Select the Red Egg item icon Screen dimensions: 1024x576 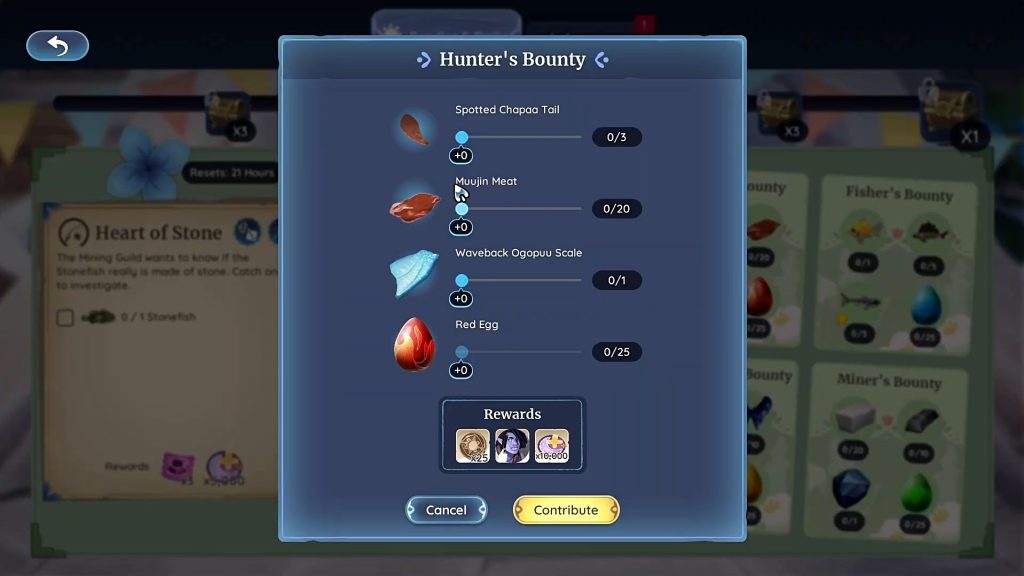click(x=414, y=345)
